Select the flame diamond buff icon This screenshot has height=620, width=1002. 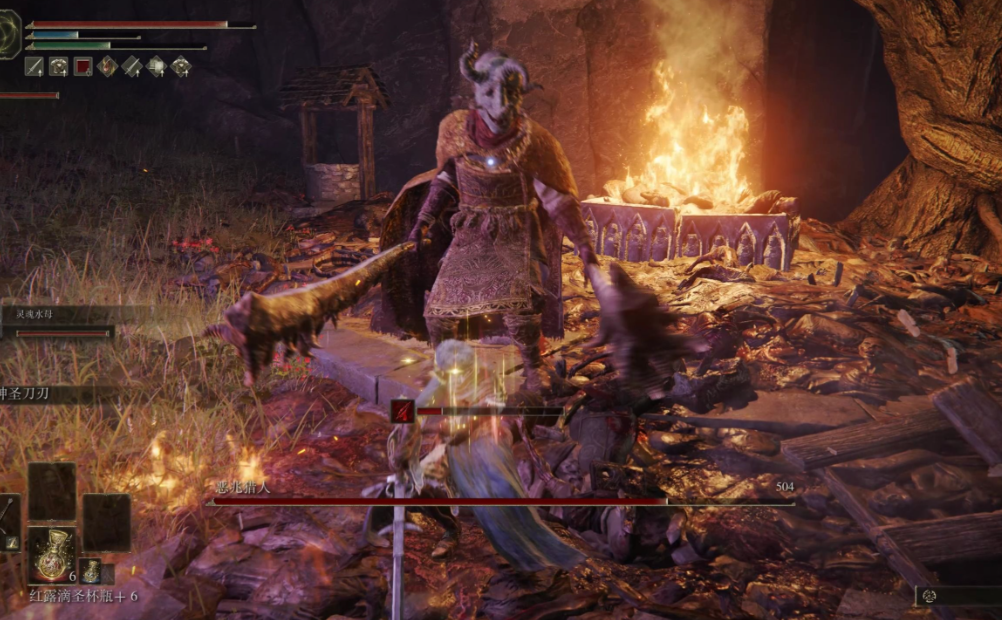tap(107, 66)
